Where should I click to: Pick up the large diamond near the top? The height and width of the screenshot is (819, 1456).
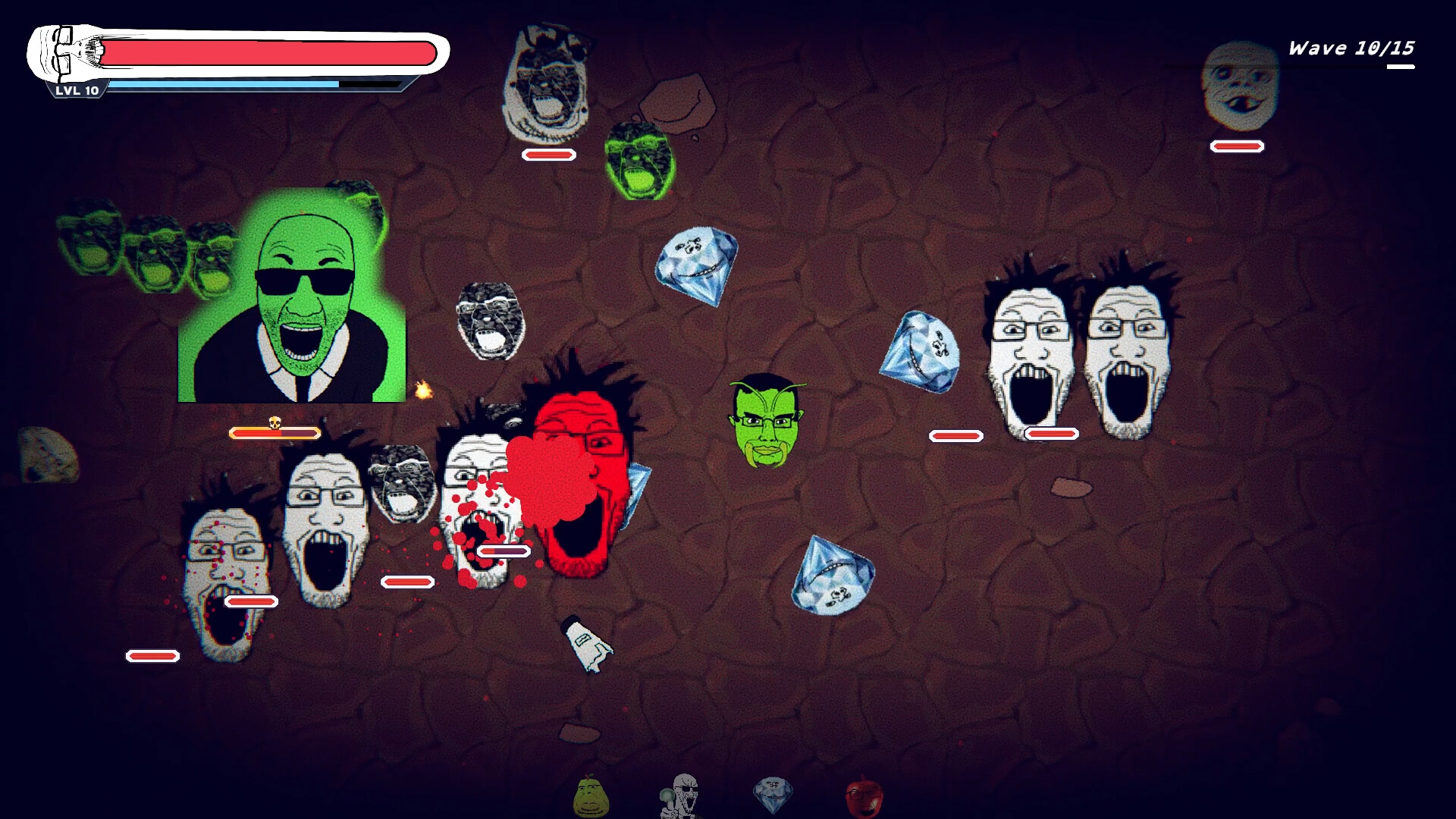click(696, 269)
